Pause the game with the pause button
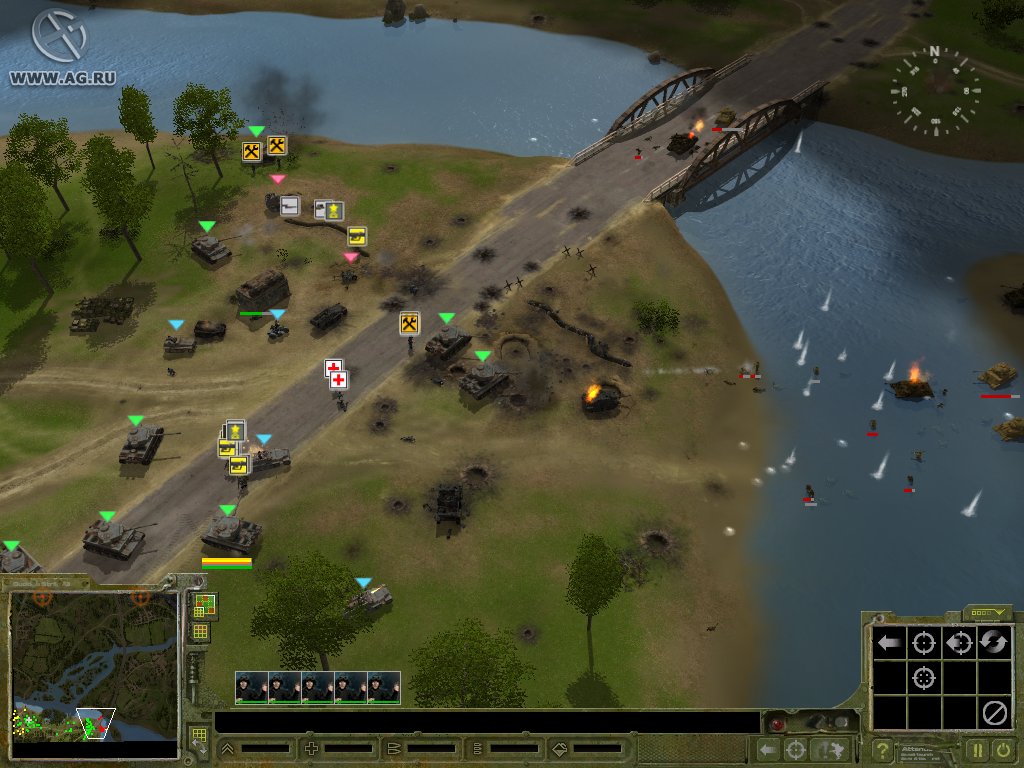1024x768 pixels. point(978,749)
